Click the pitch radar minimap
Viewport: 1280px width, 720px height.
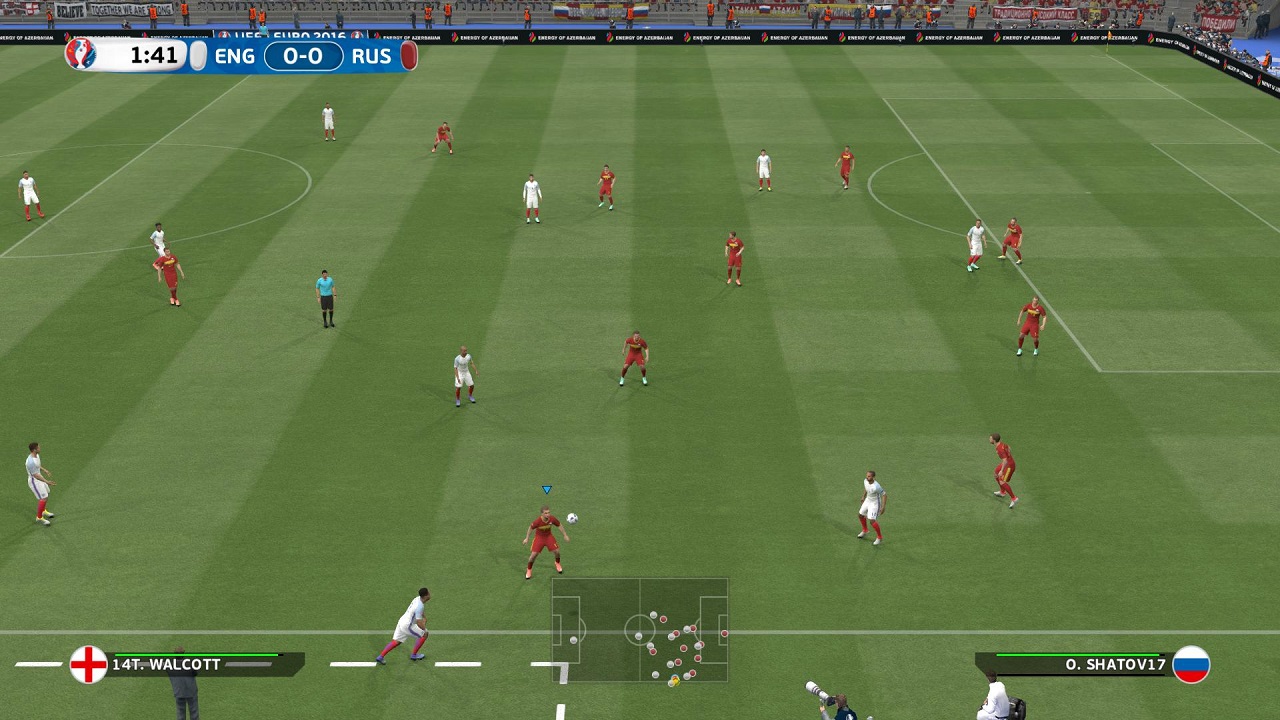(x=640, y=630)
